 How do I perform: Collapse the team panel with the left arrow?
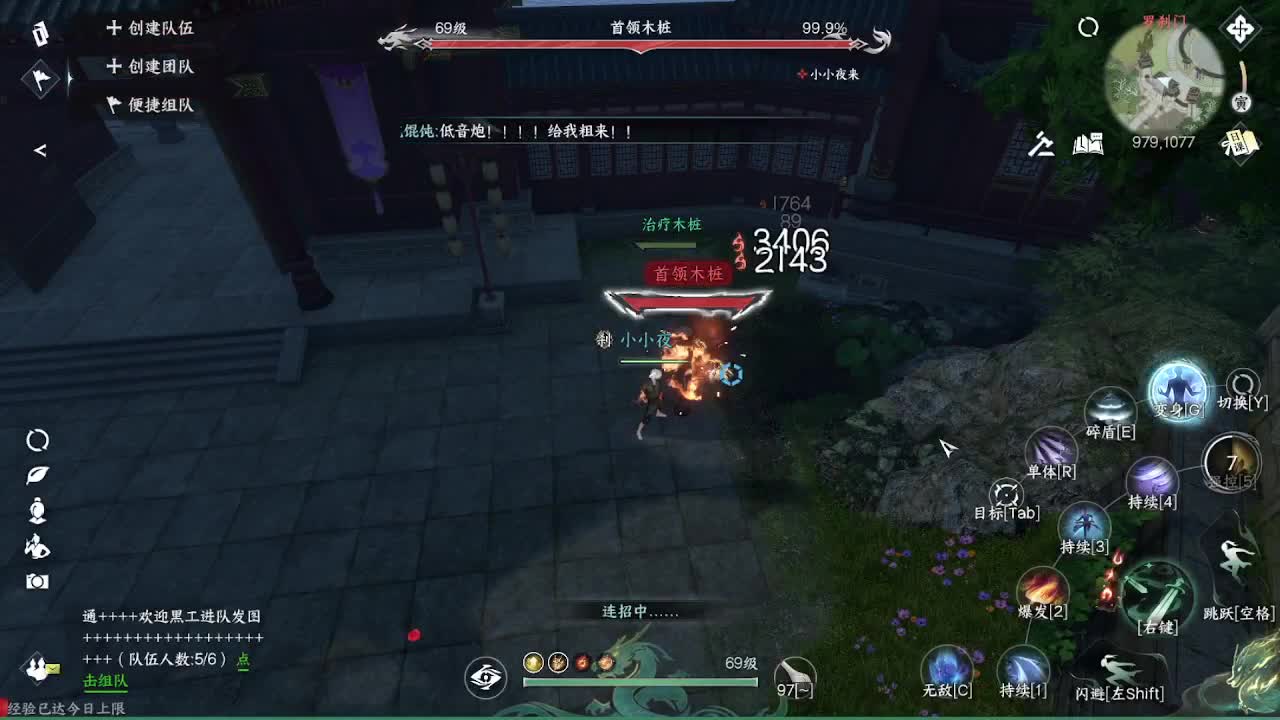[42, 150]
